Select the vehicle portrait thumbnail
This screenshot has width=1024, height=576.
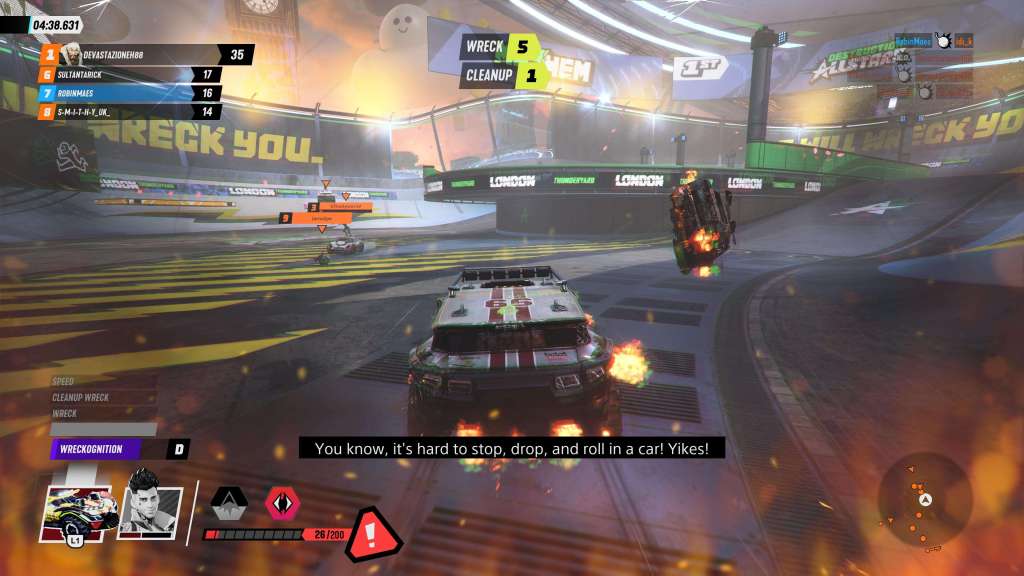tap(79, 513)
